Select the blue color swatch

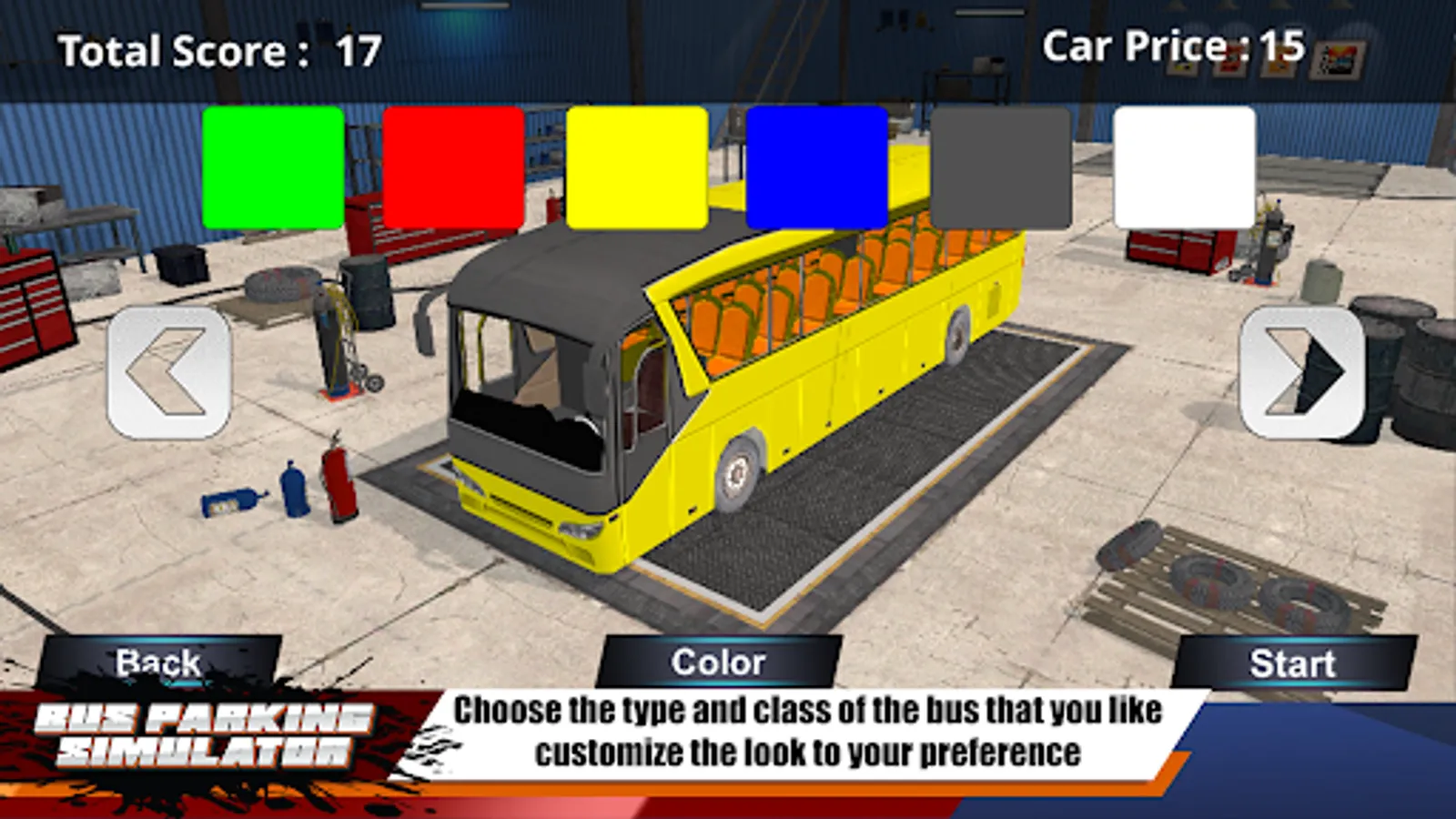click(816, 168)
